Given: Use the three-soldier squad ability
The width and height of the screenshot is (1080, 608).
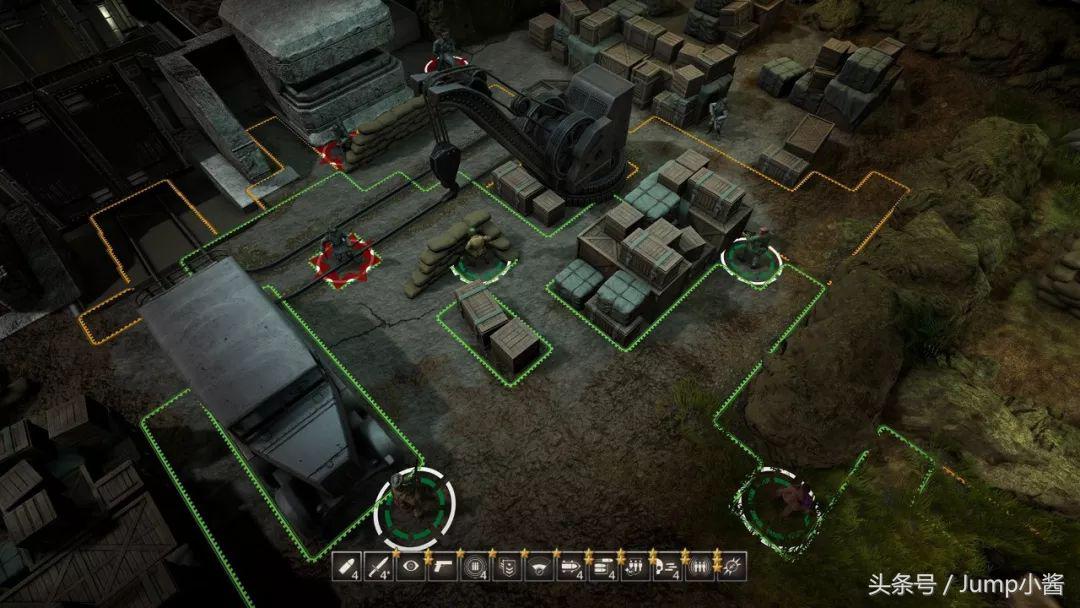Looking at the screenshot, I should click(635, 567).
